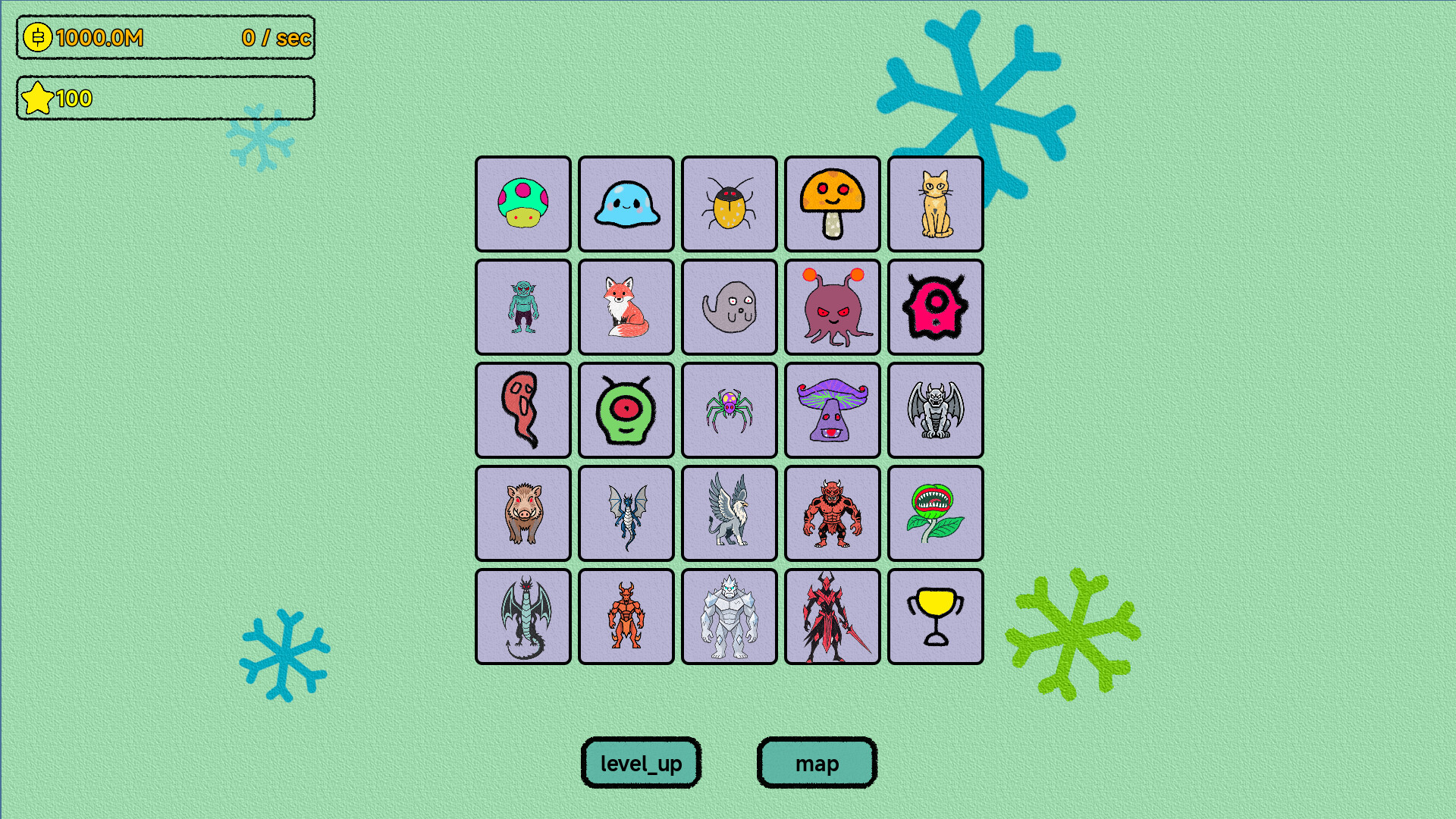Image resolution: width=1456 pixels, height=819 pixels.
Task: Select the yellow beetle tile
Action: [x=730, y=205]
